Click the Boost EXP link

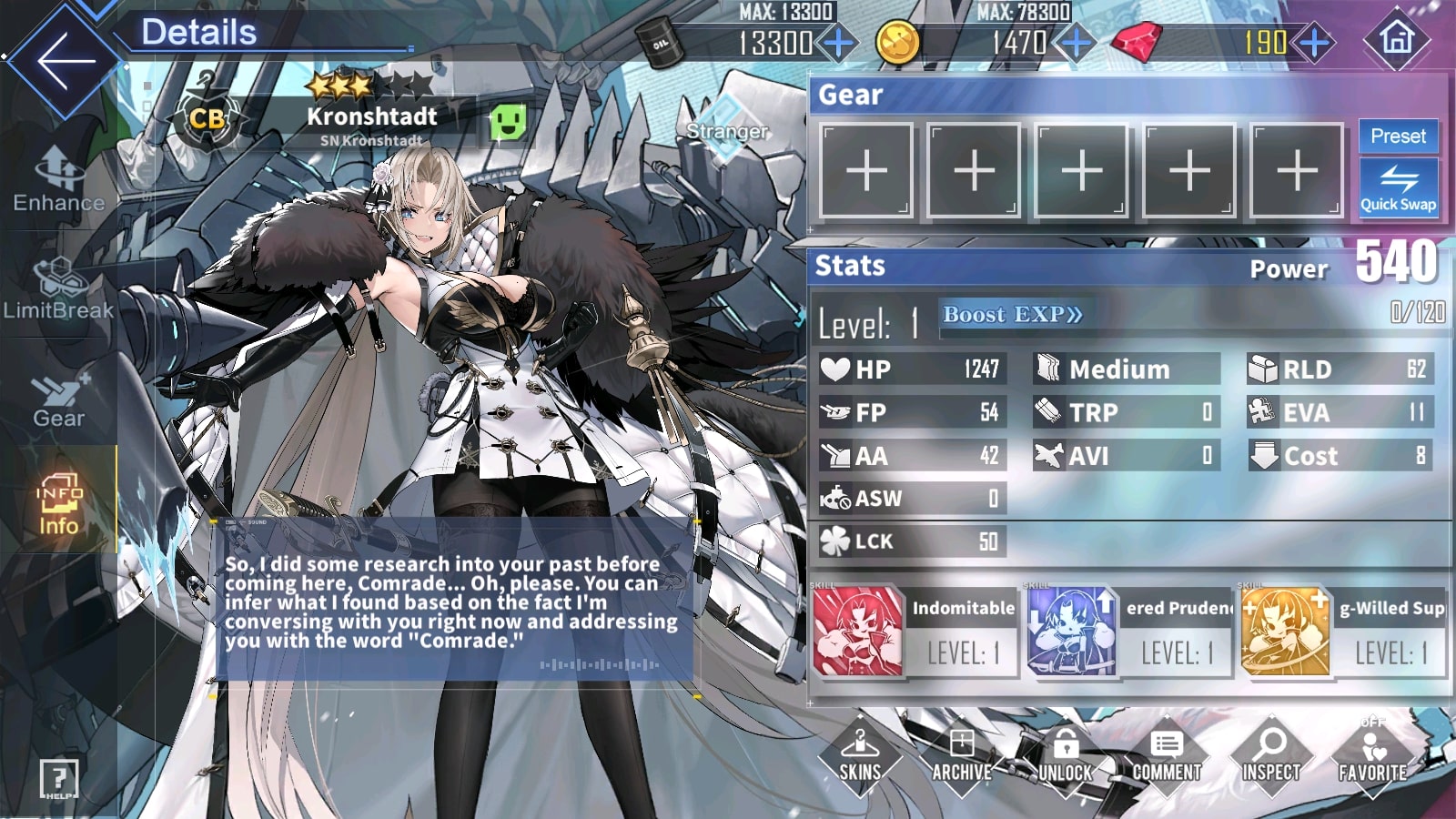(1012, 315)
